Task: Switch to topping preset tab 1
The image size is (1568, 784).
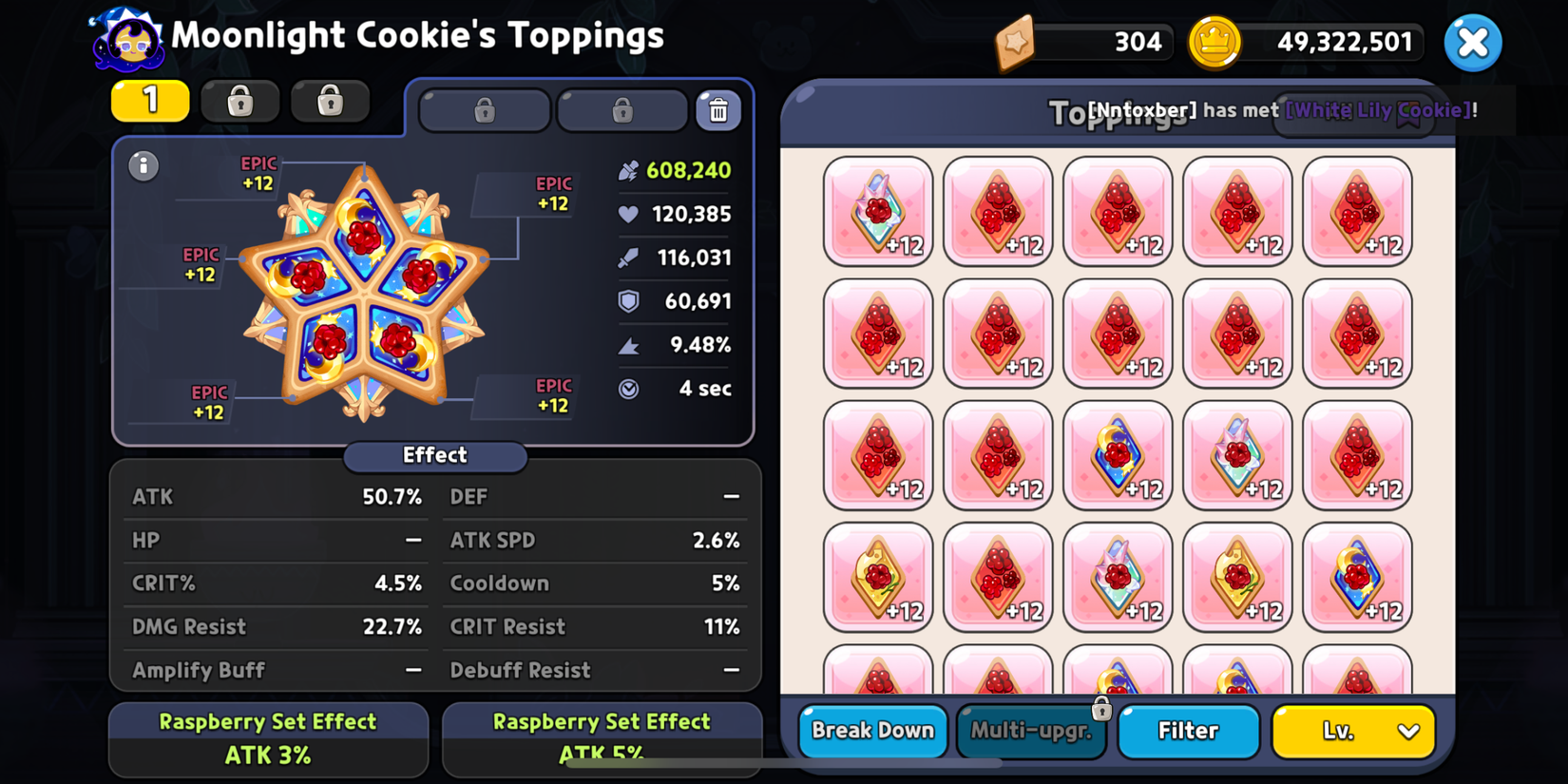Action: pyautogui.click(x=149, y=101)
